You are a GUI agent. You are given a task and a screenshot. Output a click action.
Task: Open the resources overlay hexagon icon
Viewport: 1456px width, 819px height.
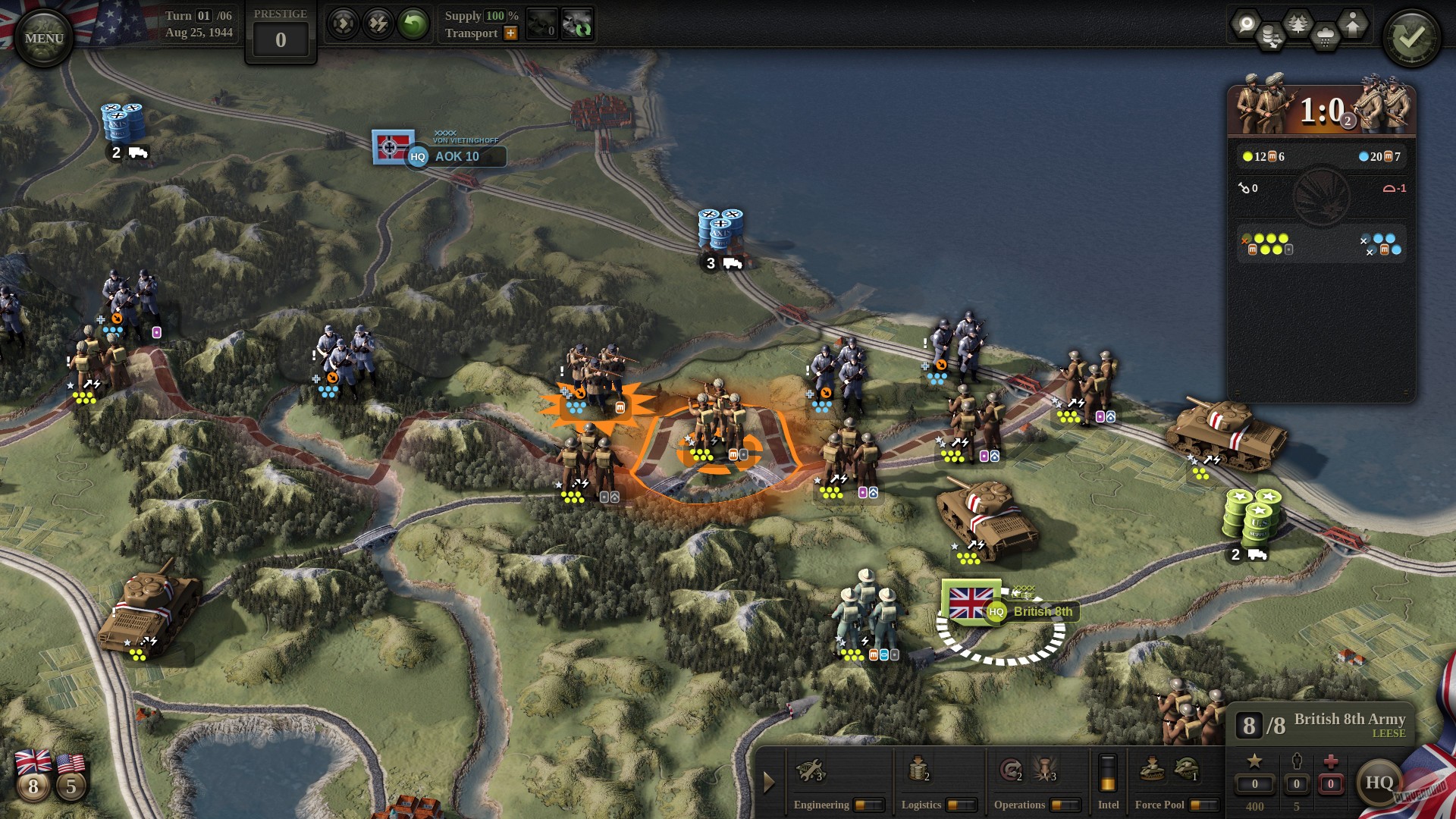(1270, 36)
